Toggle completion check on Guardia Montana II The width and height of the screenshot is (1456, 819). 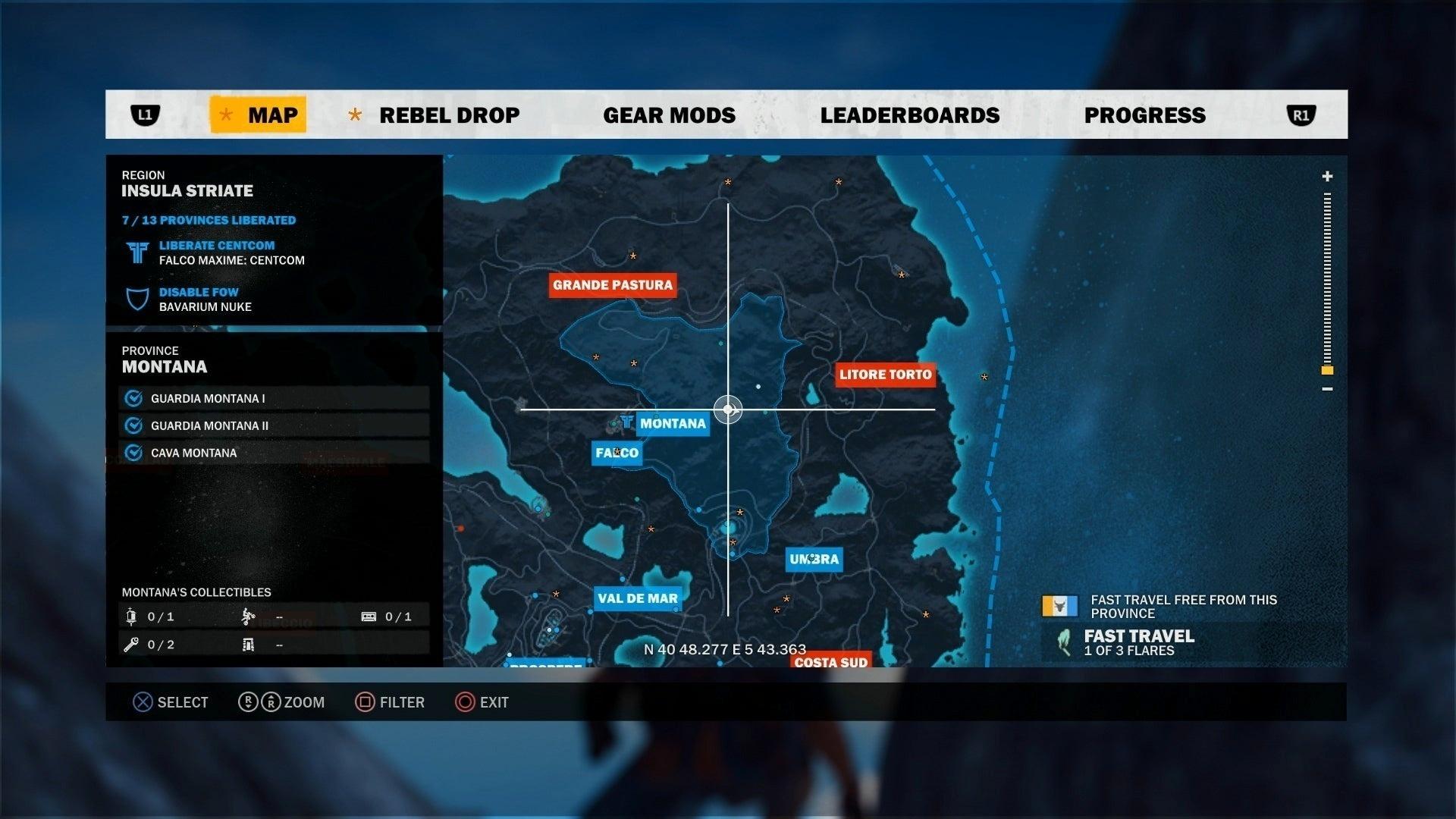135,425
